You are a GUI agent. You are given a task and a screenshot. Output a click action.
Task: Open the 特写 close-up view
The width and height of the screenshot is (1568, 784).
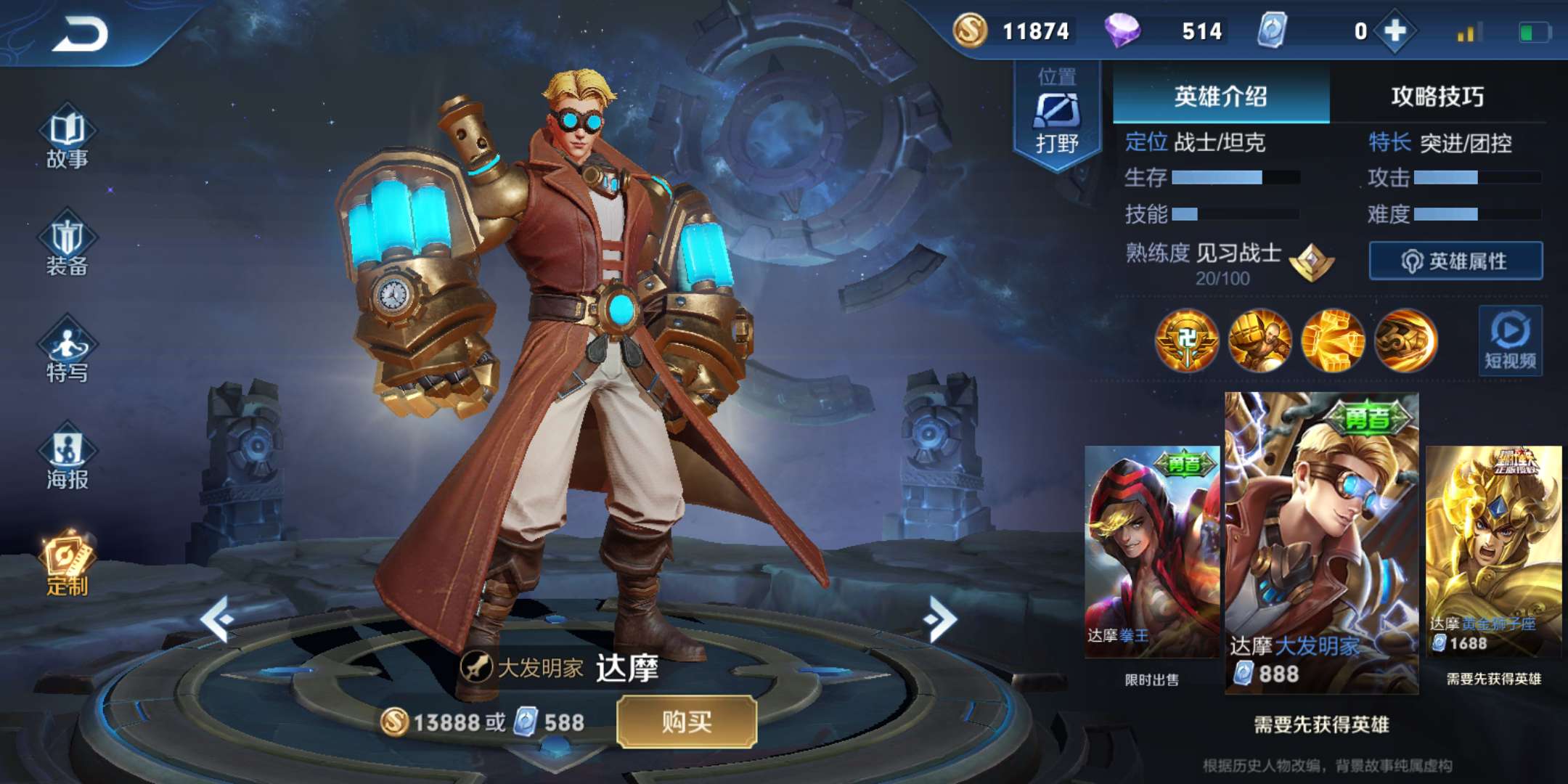coord(67,351)
